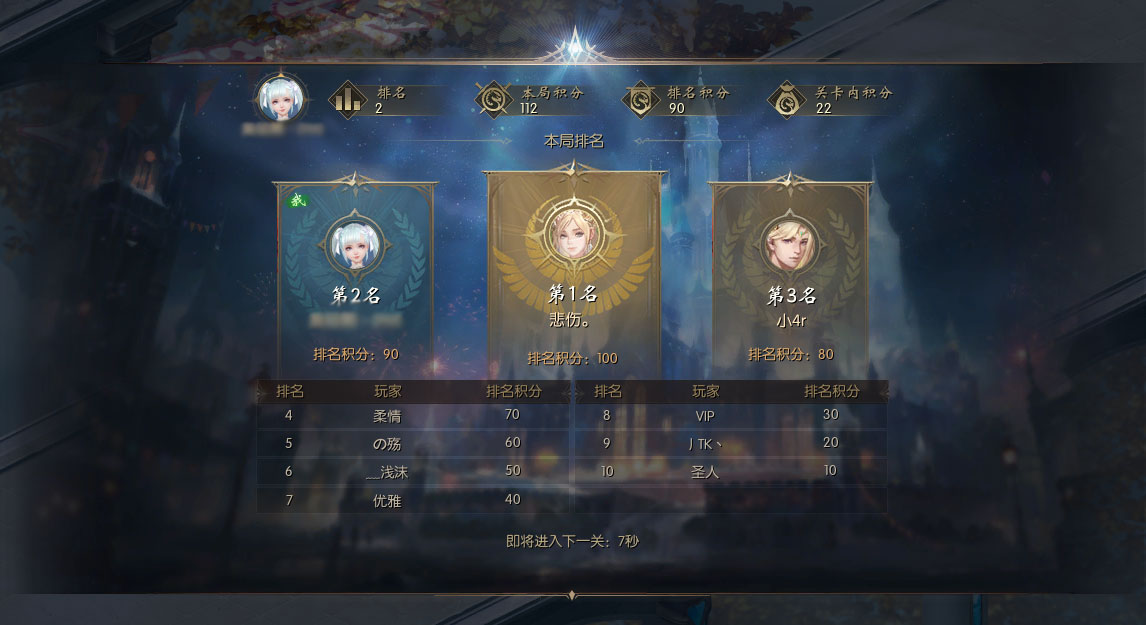Choose the rank 8 row for VIP
The height and width of the screenshot is (625, 1146).
730,415
